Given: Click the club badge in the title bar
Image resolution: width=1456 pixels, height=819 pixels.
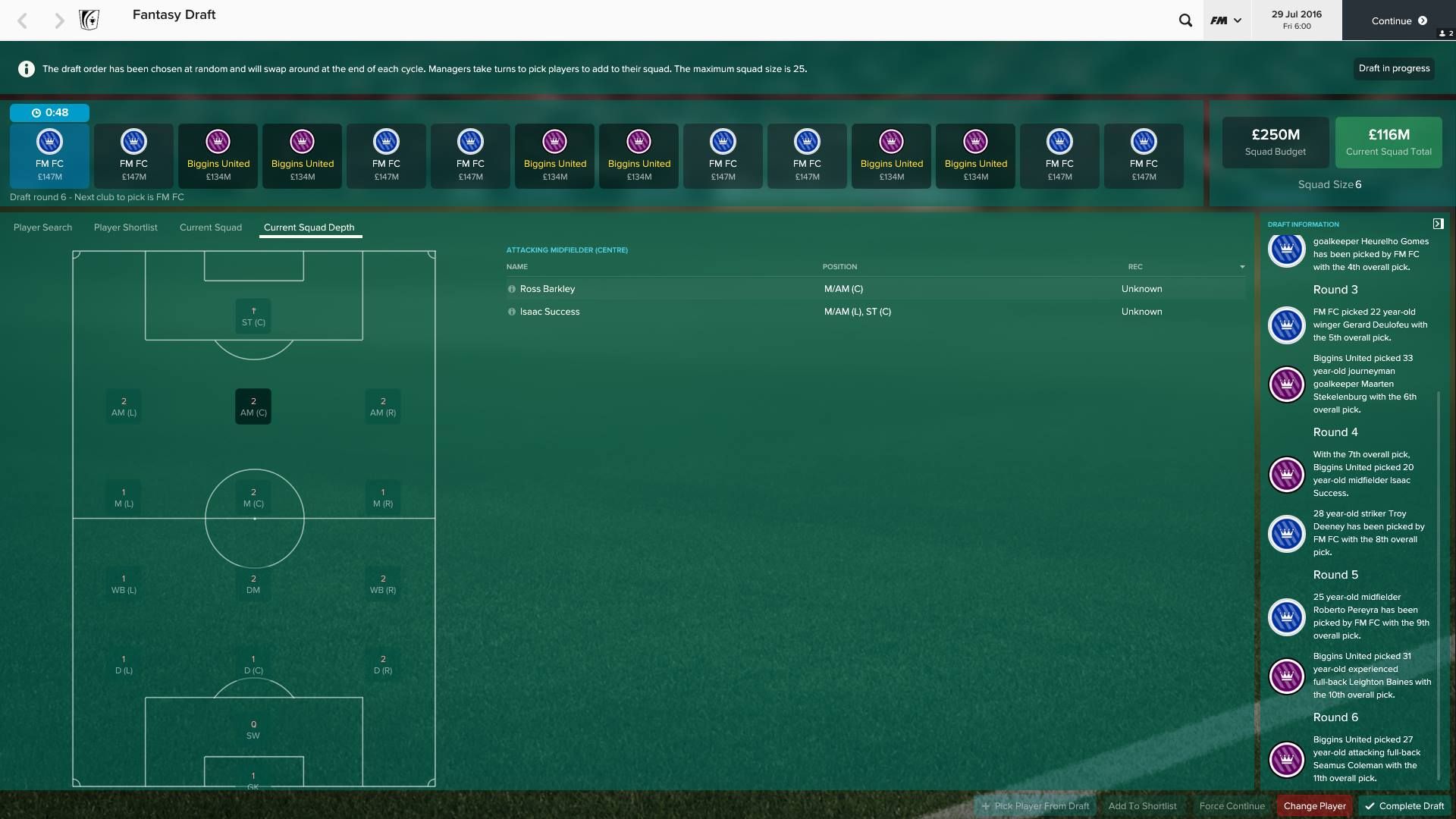Looking at the screenshot, I should (x=89, y=20).
